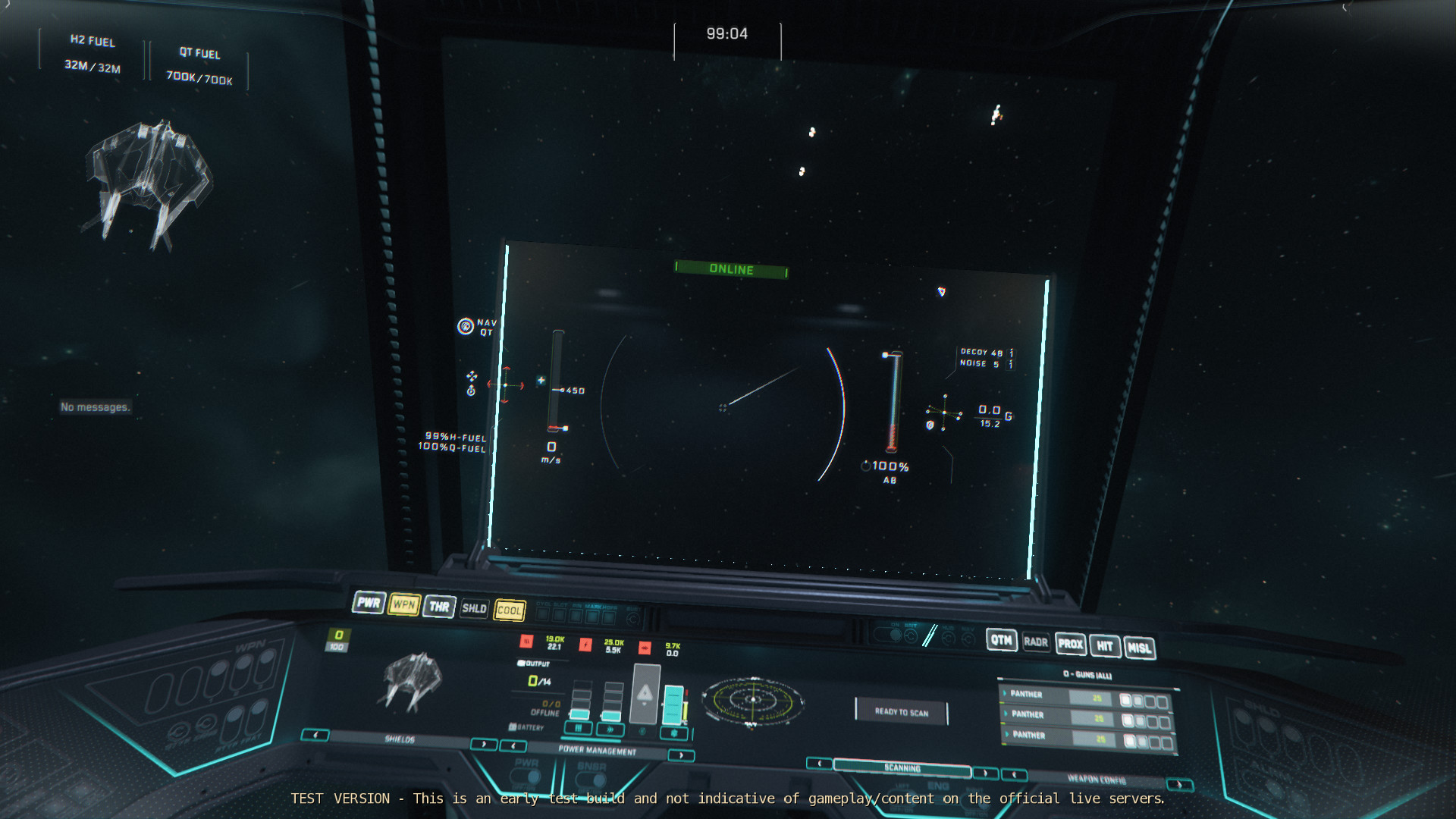The width and height of the screenshot is (1456, 819).
Task: Click the right chevron beside POWER MANAGEMENT
Action: click(681, 754)
